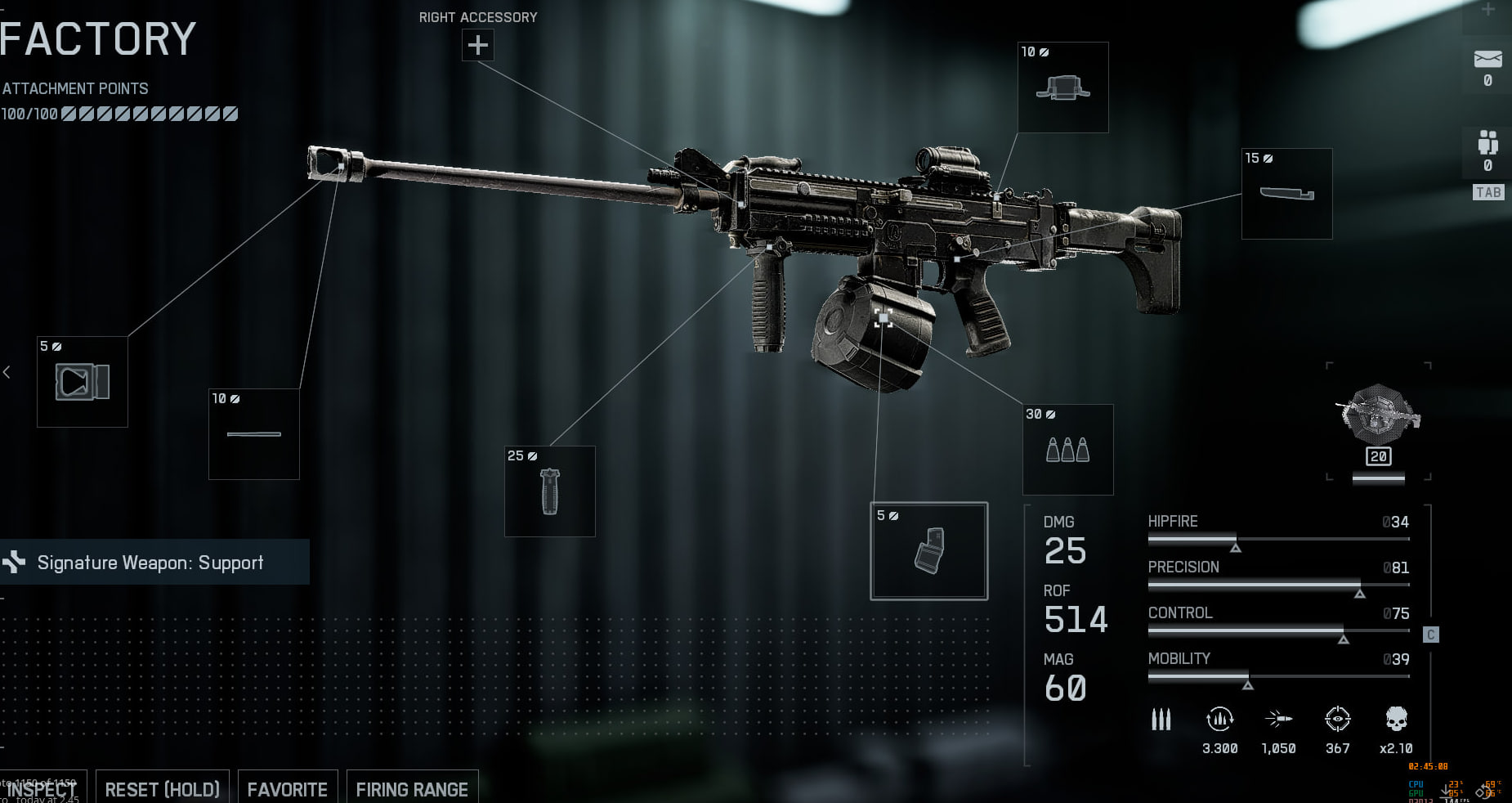Choose the vertical foregrip attachment slot
This screenshot has height=803, width=1512.
(x=550, y=491)
